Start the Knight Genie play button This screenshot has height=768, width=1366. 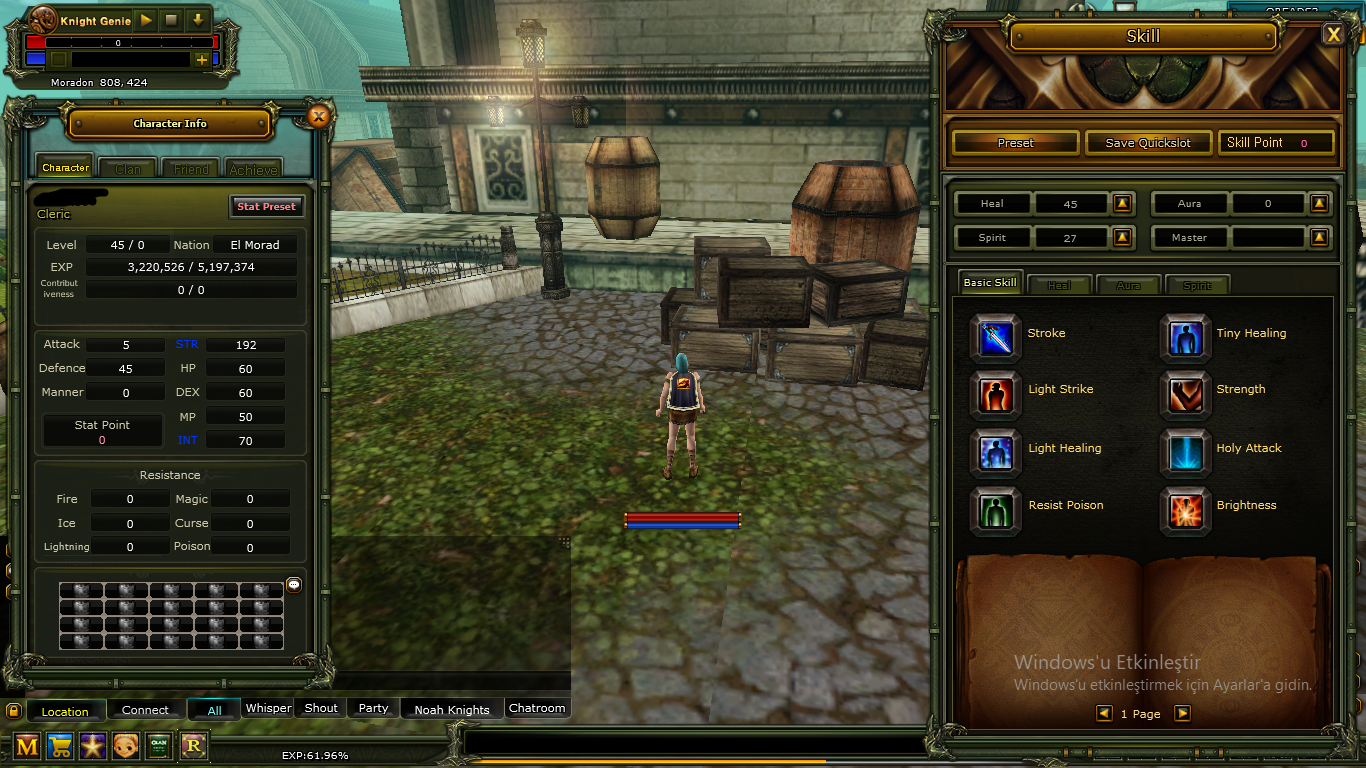(146, 20)
